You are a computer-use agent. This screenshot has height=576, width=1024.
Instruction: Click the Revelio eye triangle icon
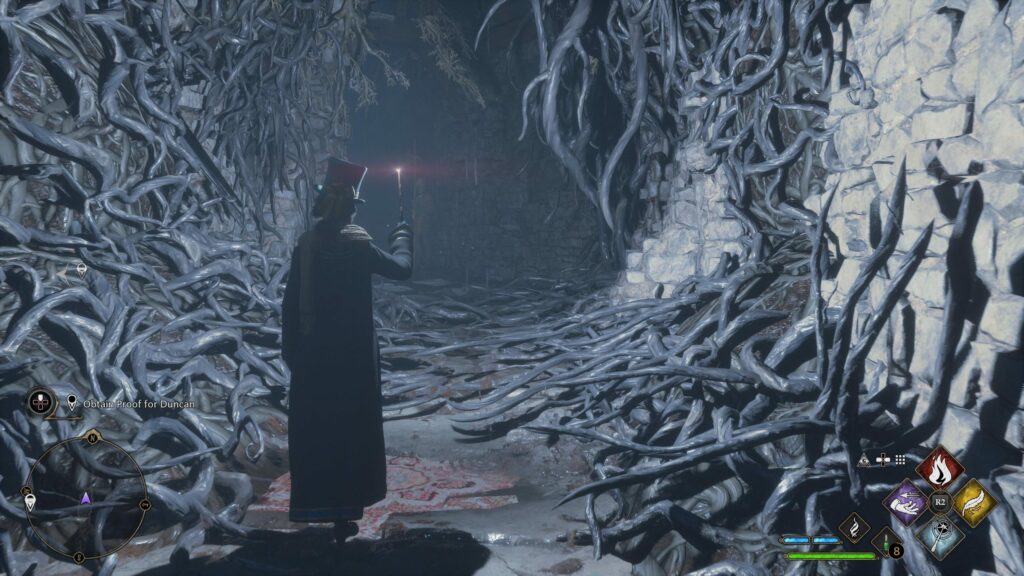(x=864, y=459)
